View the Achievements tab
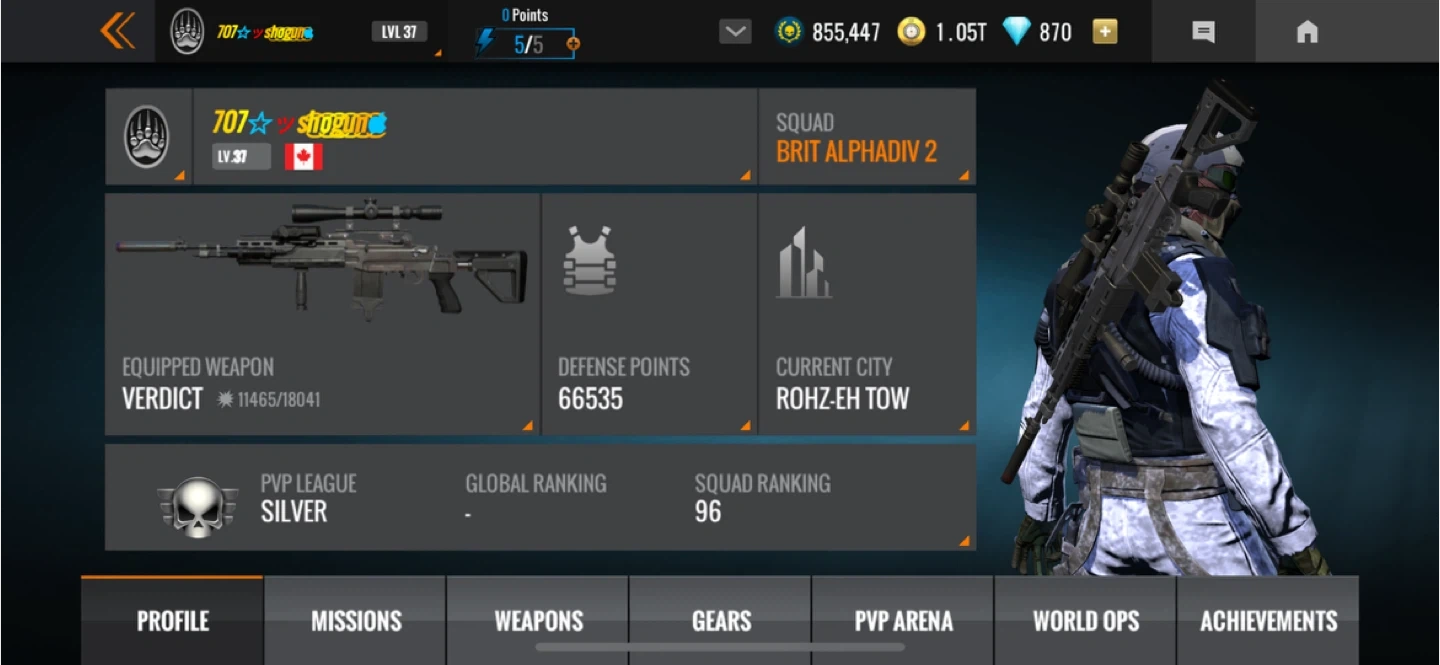1440x665 pixels. coord(1268,621)
